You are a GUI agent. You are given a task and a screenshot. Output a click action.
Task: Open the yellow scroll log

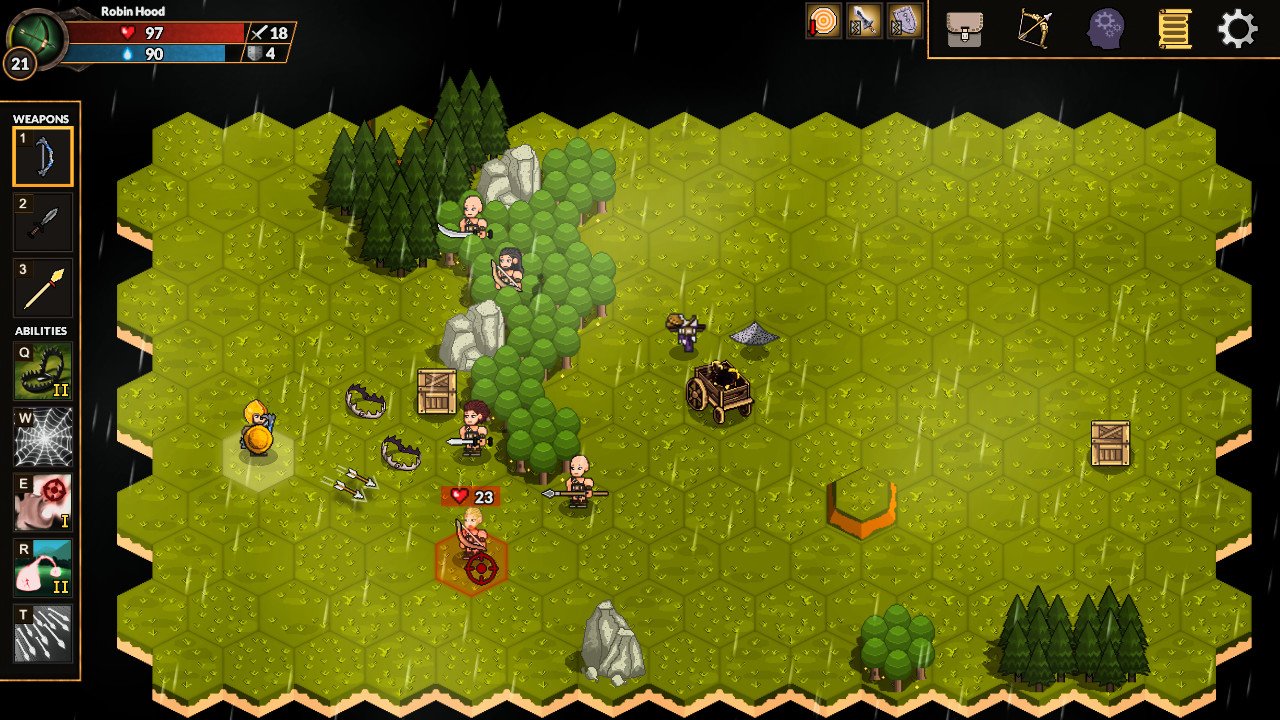click(1173, 29)
